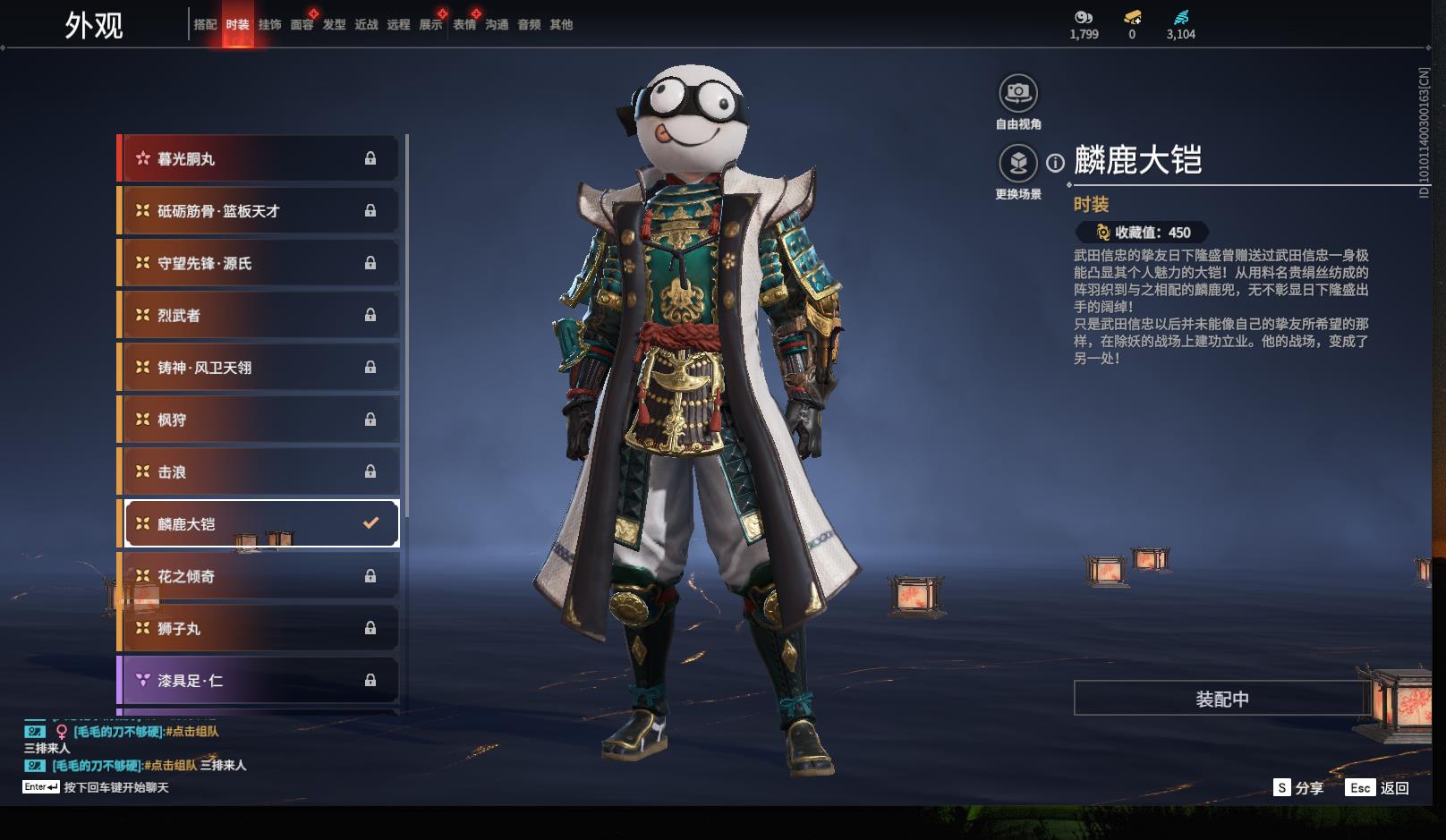Select the 枫狩 outfit

click(259, 420)
